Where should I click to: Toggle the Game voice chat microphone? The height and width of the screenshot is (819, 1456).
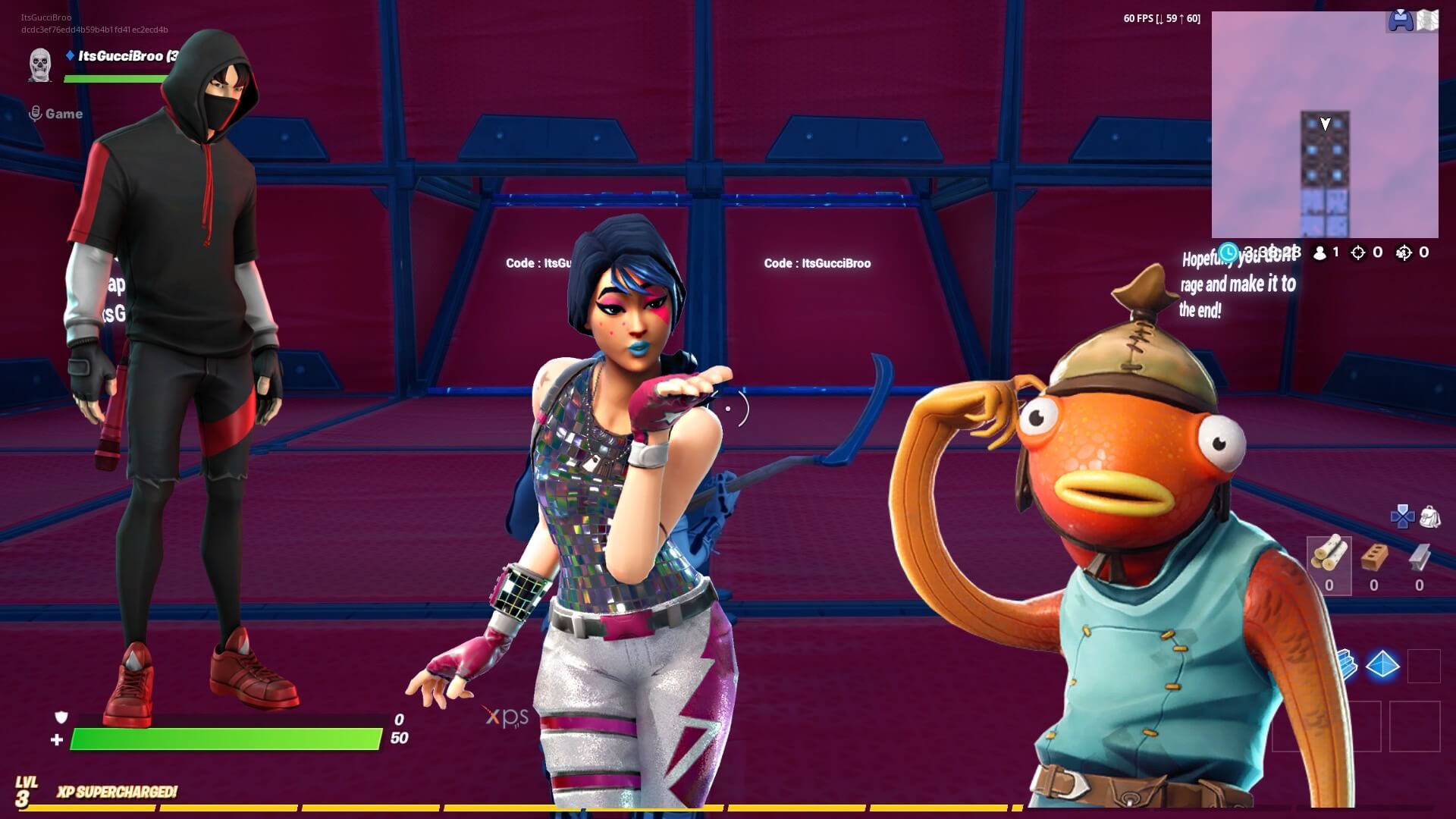click(33, 112)
